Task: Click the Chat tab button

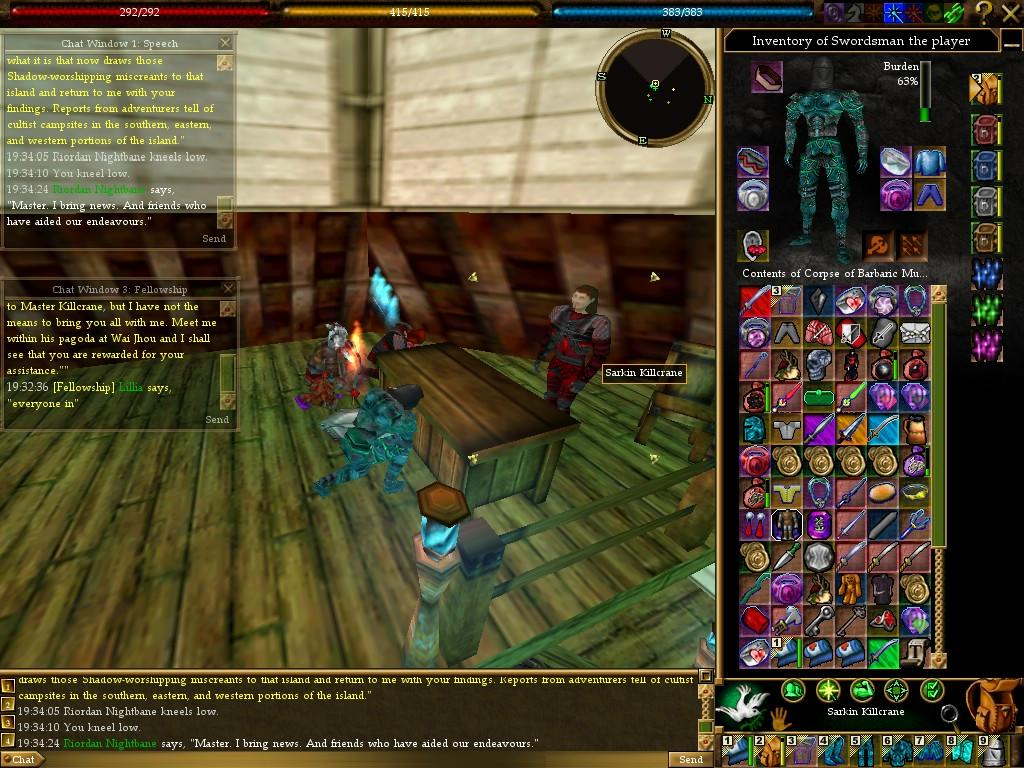Action: click(23, 760)
